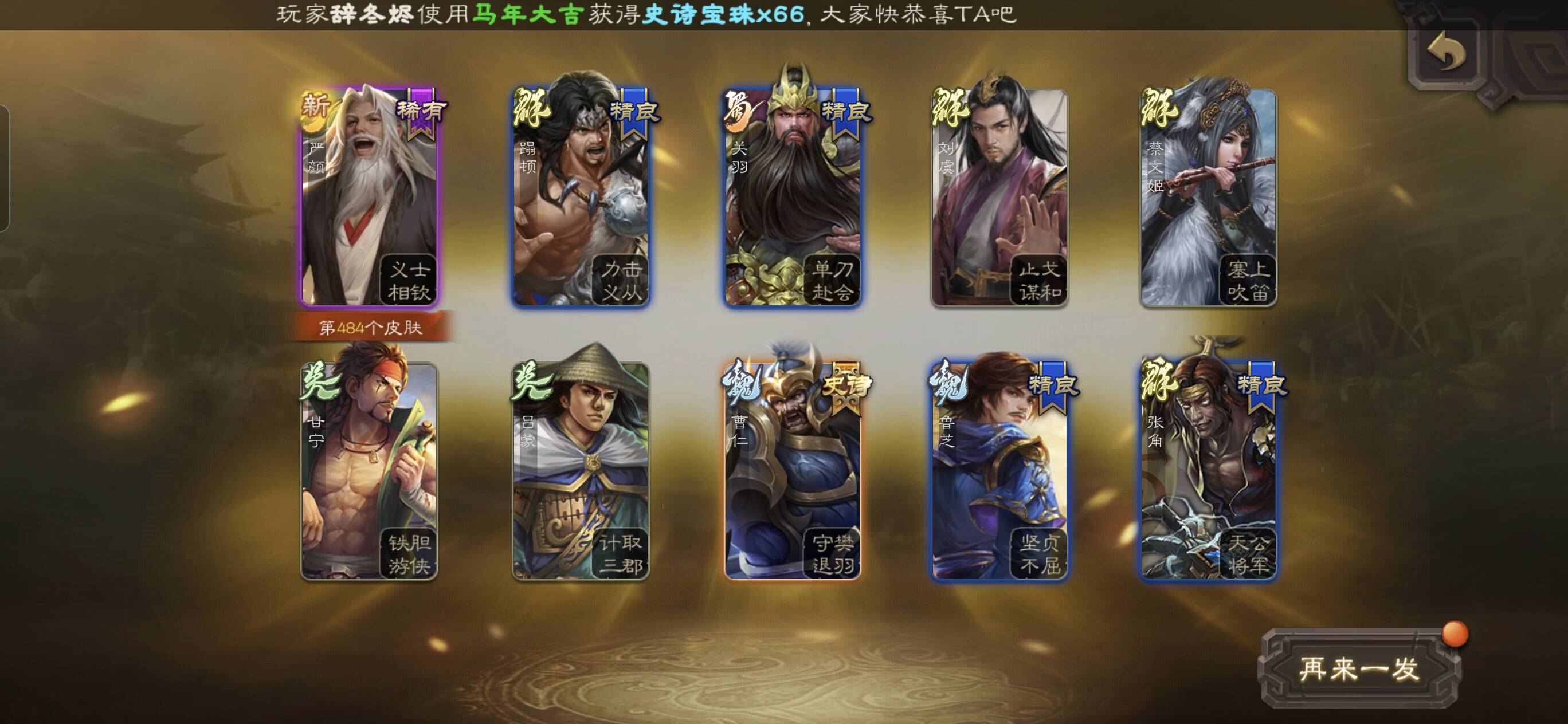Inspect the epic 曹仁 守樊退羽 skin card
Viewport: 1568px width, 724px height.
pyautogui.click(x=791, y=470)
